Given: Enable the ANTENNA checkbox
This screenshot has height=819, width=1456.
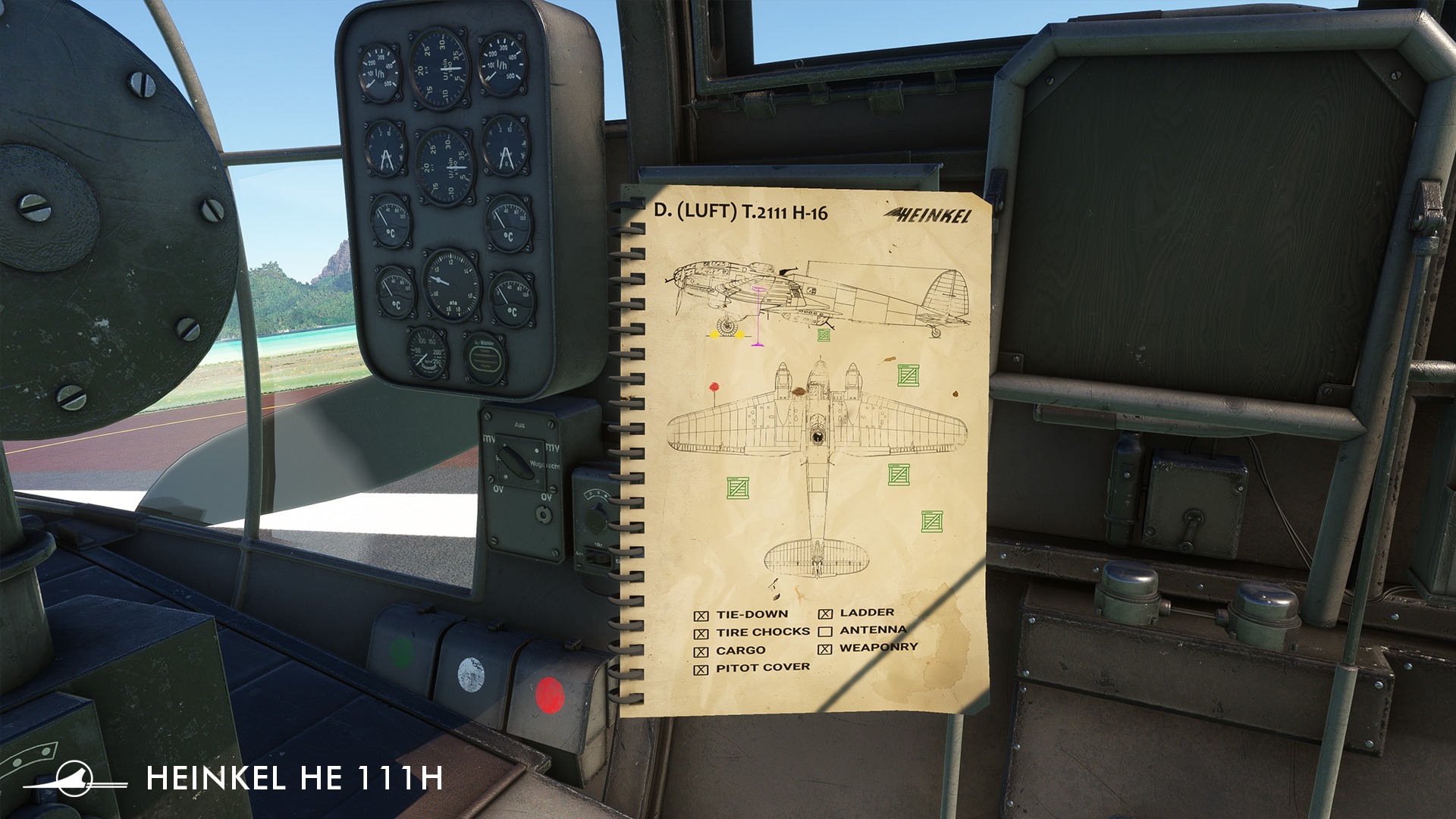Looking at the screenshot, I should tap(825, 632).
